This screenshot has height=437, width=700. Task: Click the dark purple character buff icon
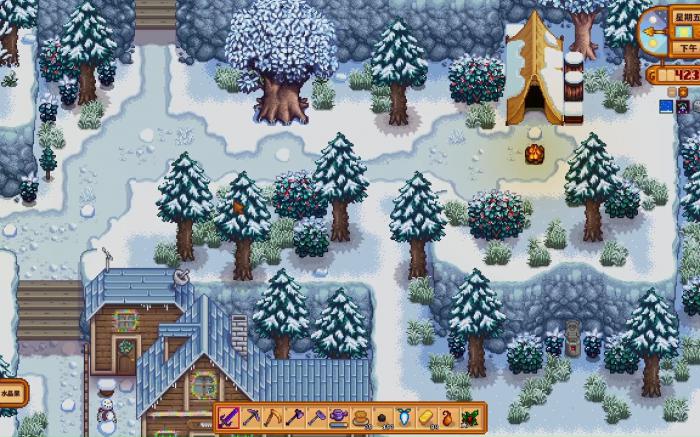pos(683,105)
